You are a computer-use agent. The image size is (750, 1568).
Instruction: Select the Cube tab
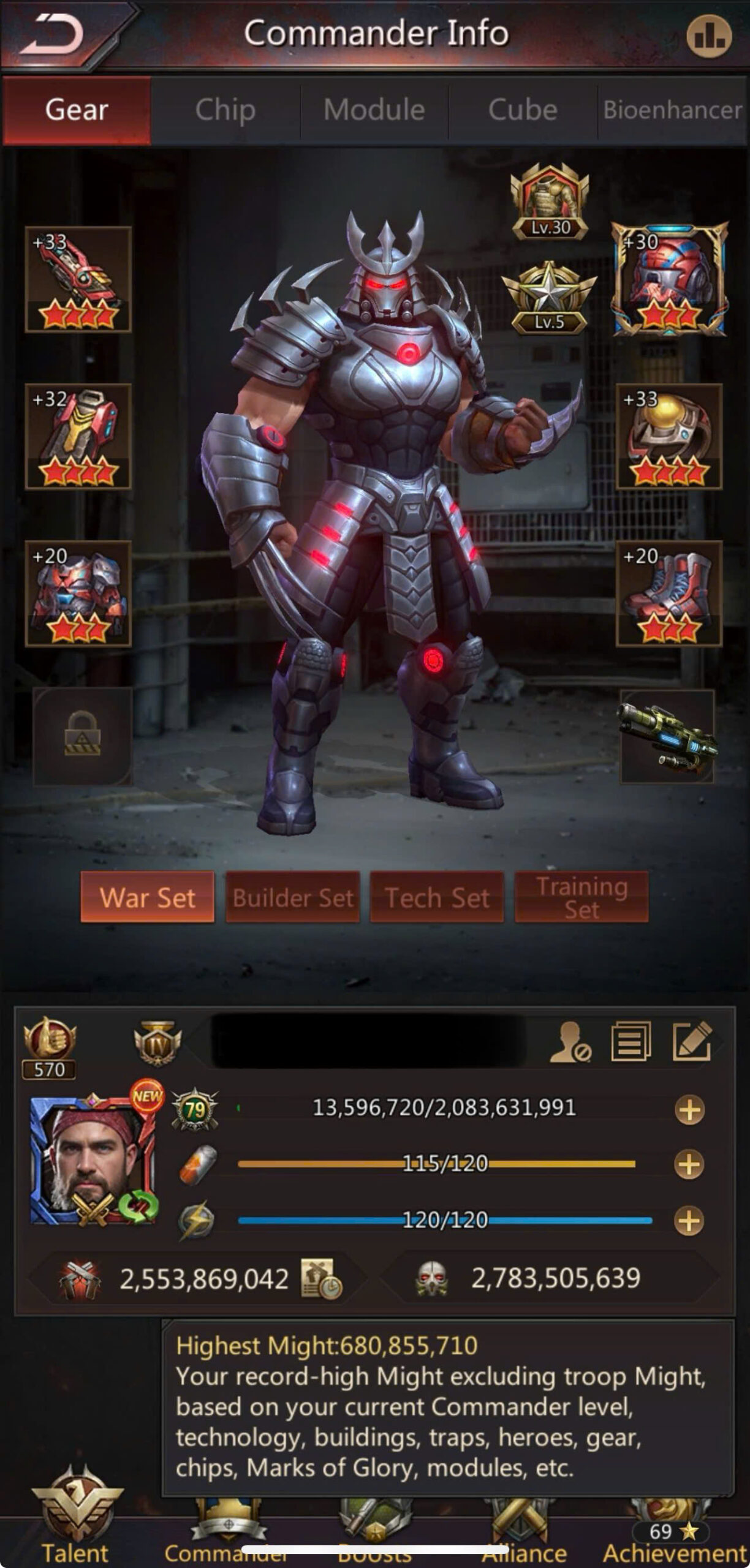[523, 110]
